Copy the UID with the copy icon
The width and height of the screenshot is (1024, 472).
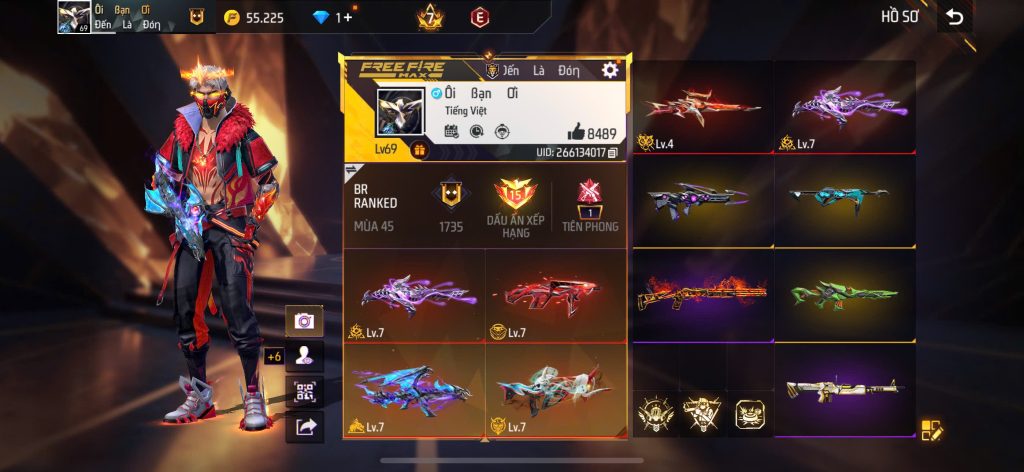[x=613, y=153]
